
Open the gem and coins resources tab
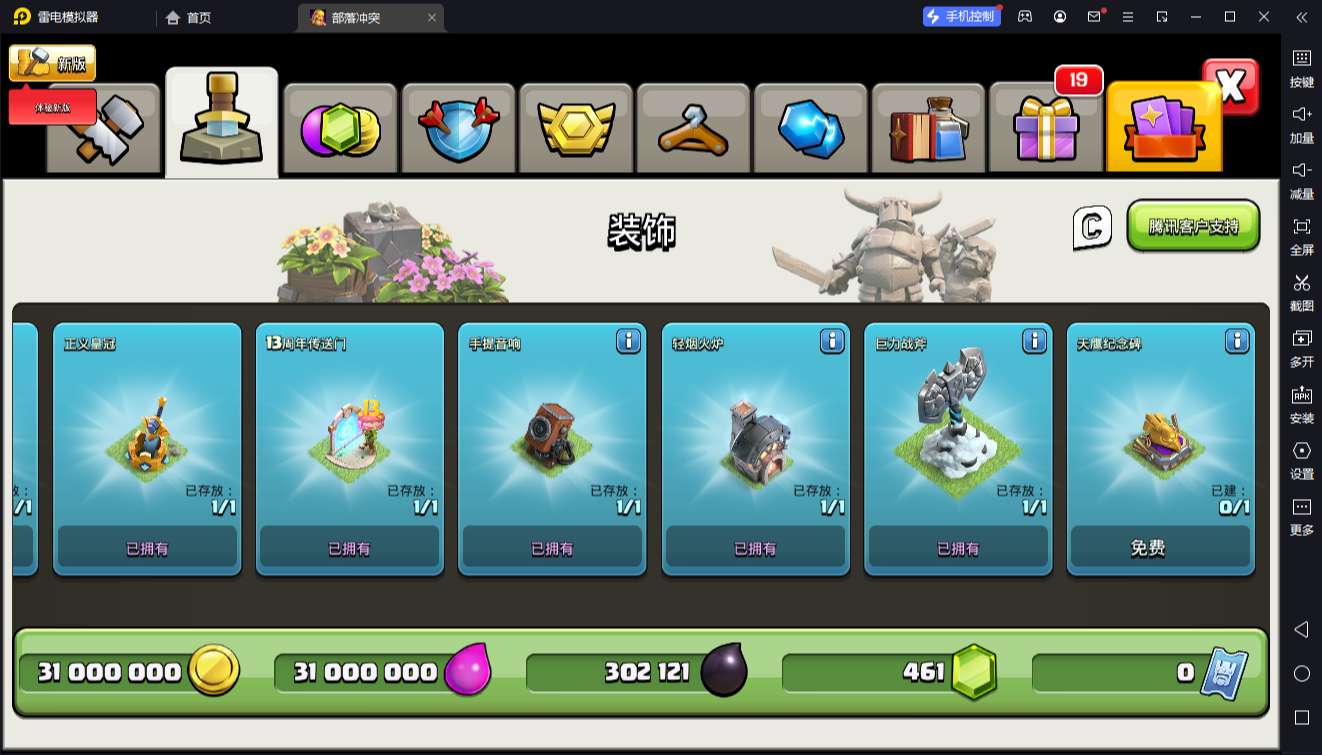point(341,129)
